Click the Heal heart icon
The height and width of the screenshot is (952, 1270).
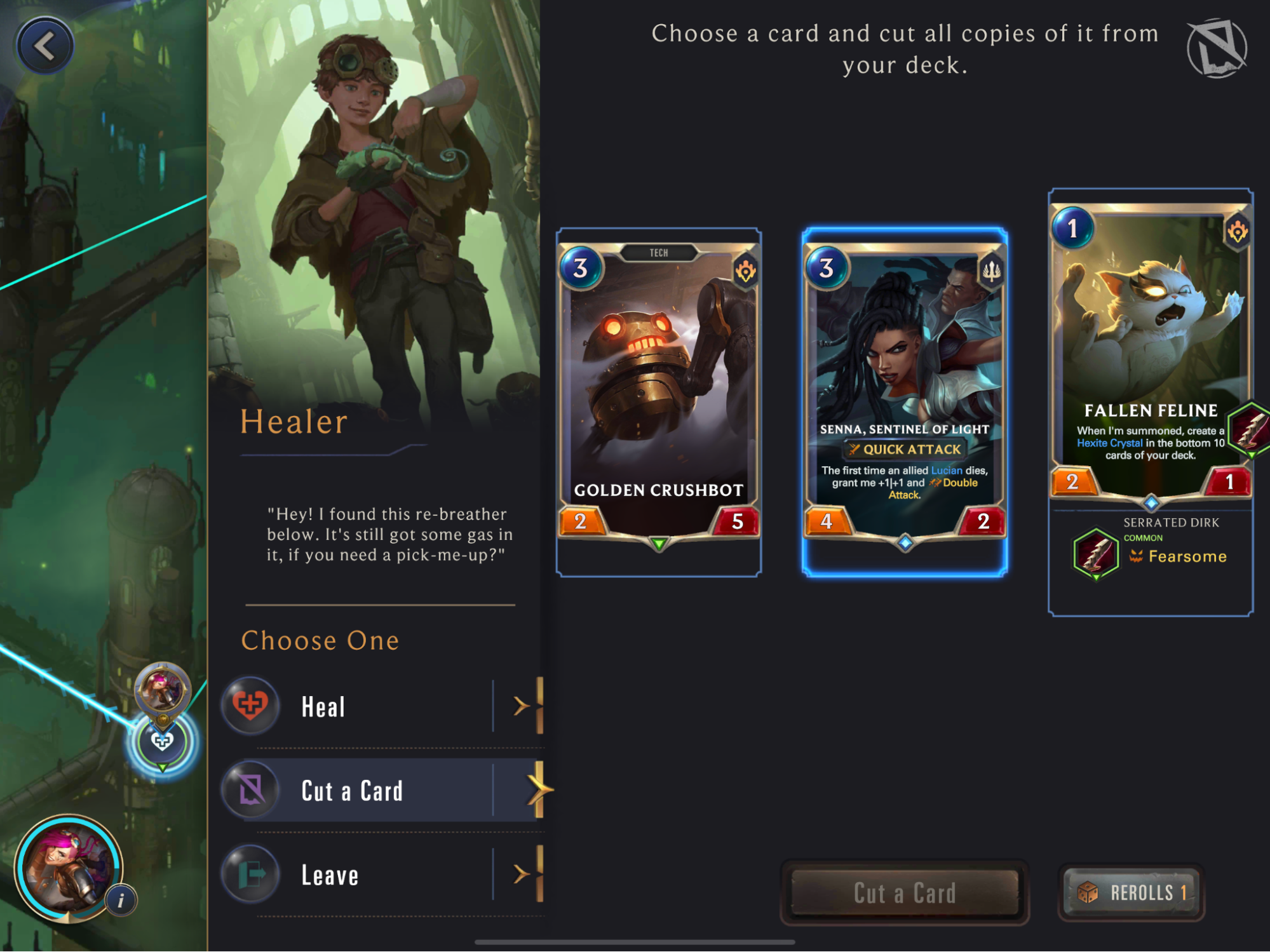(x=250, y=705)
